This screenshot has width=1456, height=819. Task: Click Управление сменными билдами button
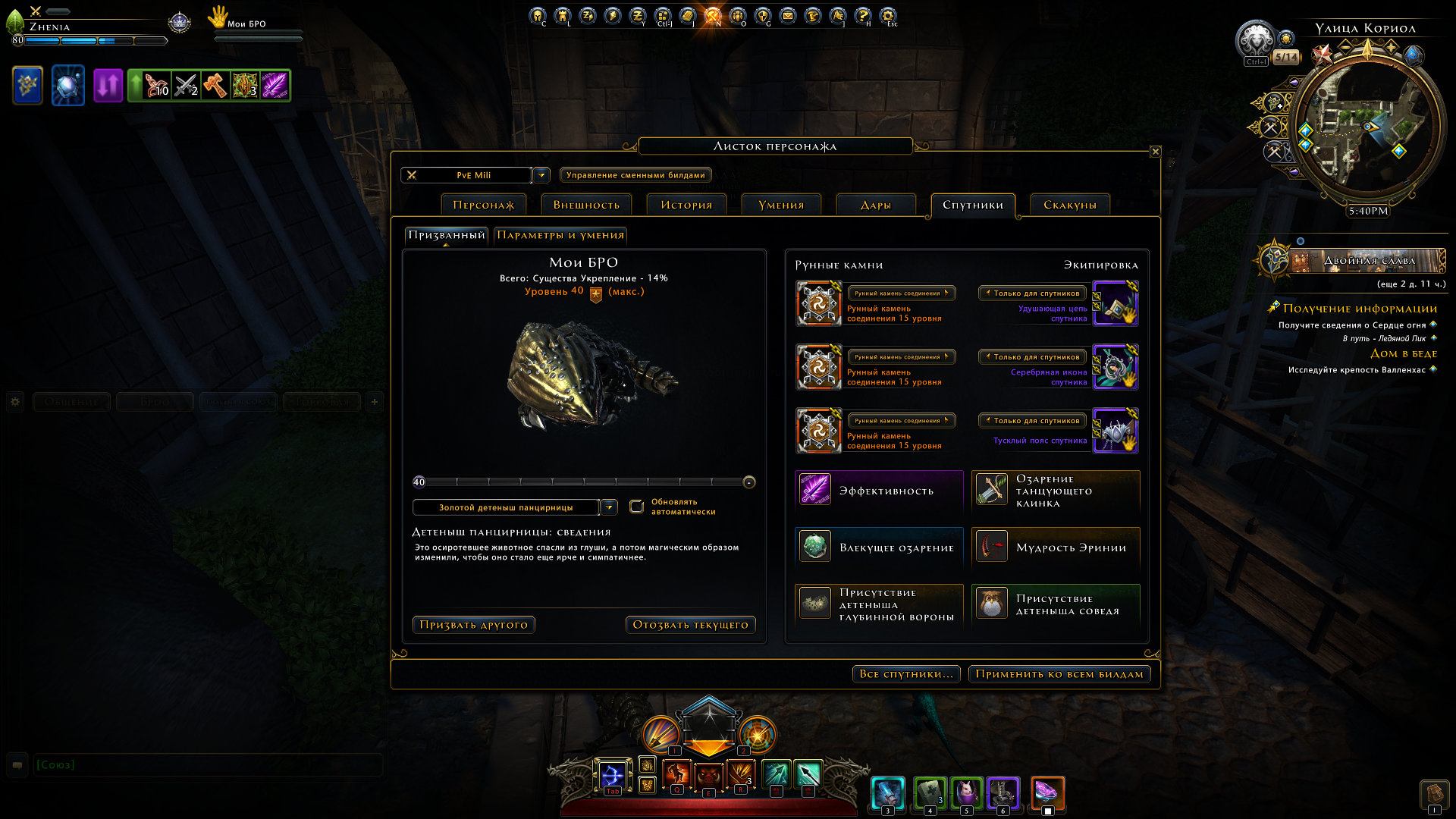coord(635,175)
